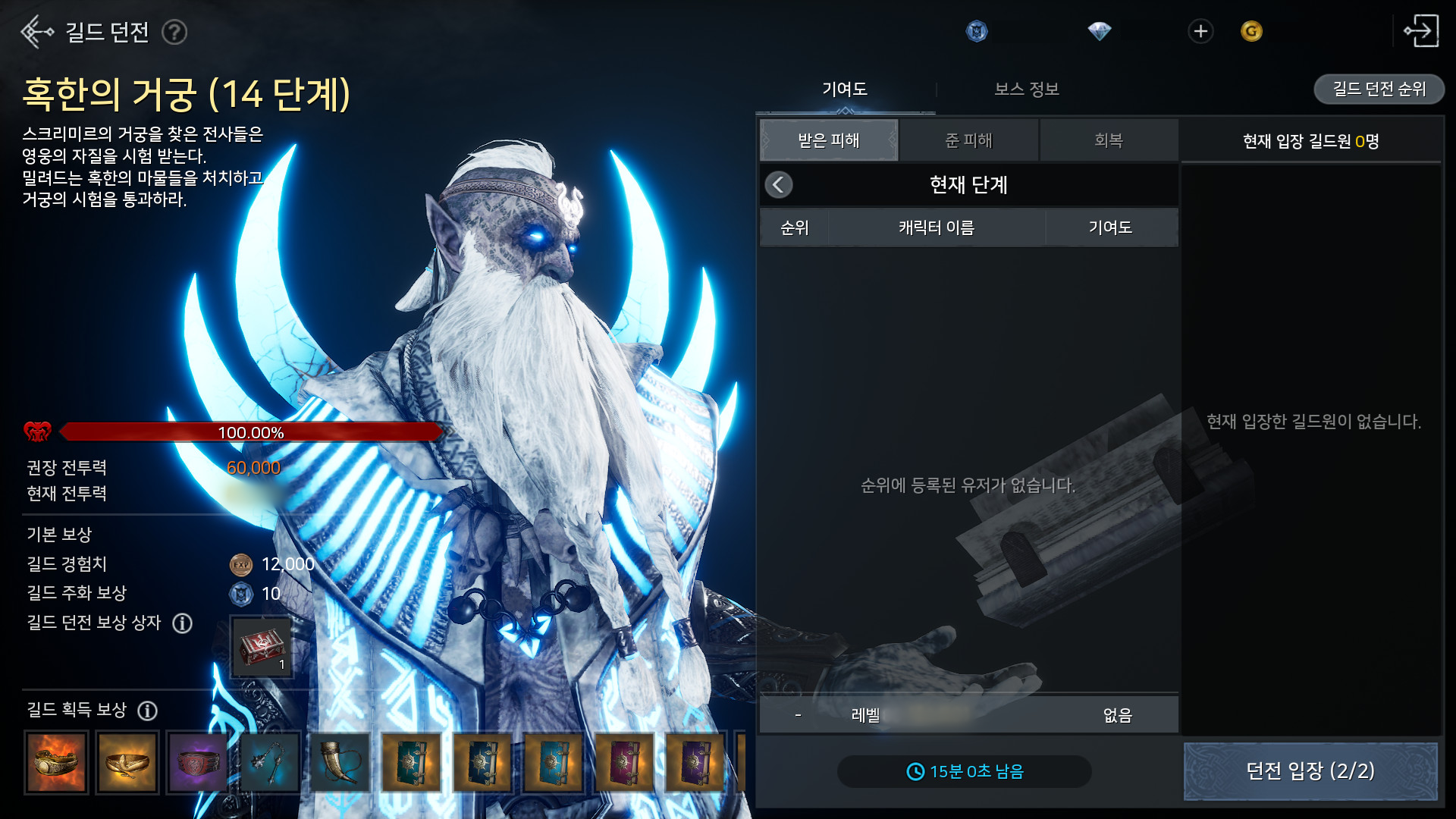View info for 길드 획득 보상
The width and height of the screenshot is (1456, 819).
pos(148,711)
